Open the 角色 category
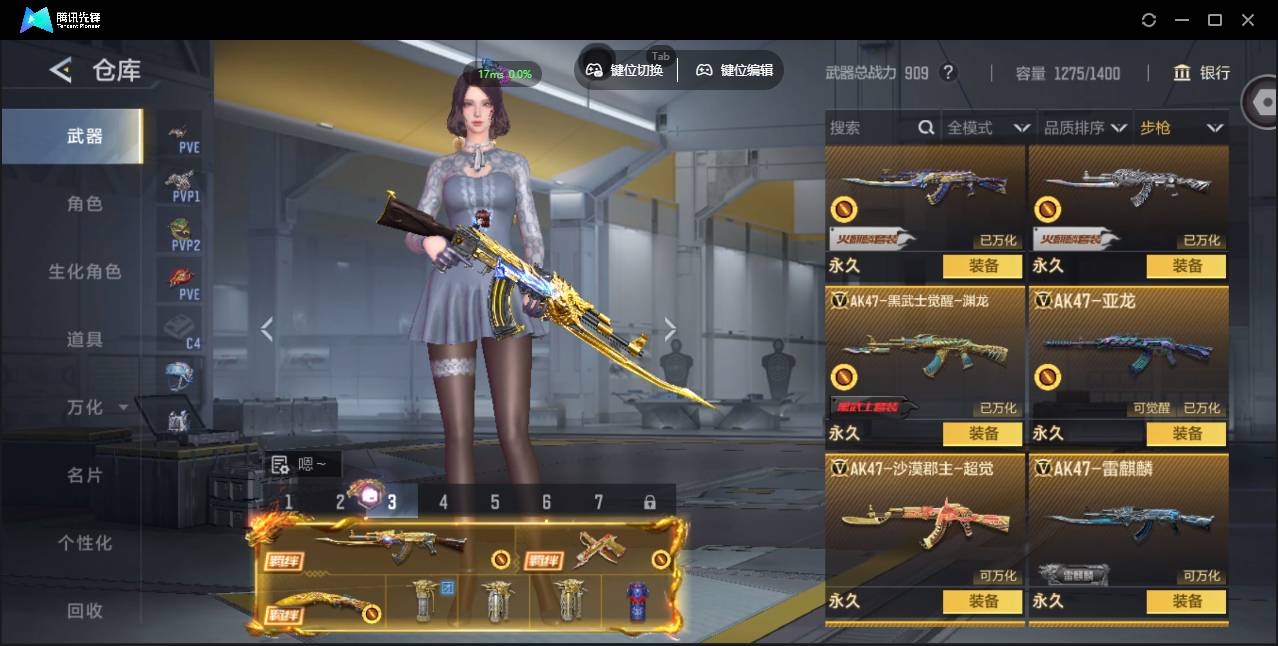 [x=84, y=204]
